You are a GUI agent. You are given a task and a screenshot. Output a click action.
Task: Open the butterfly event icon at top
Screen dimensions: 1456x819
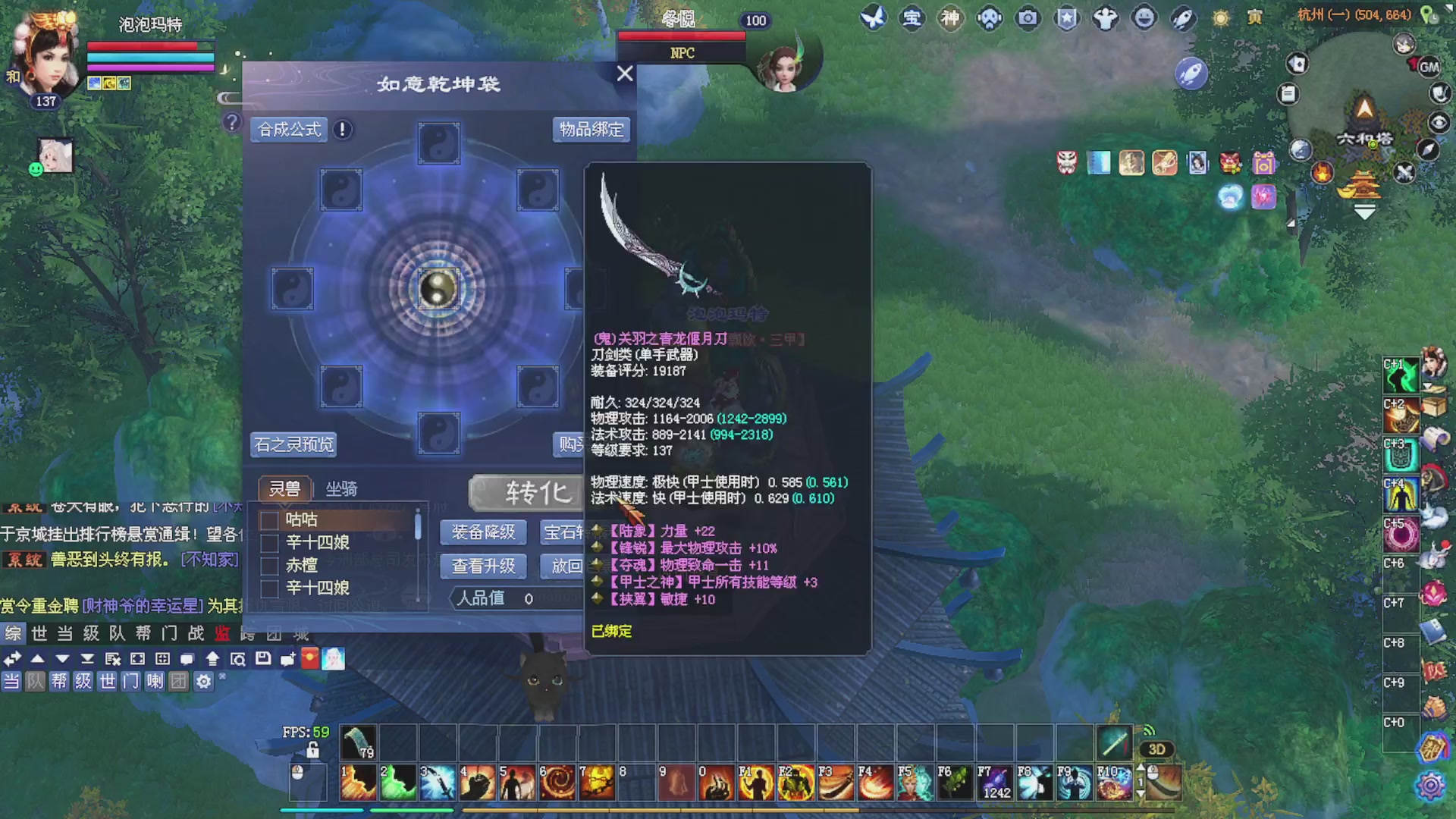(874, 18)
